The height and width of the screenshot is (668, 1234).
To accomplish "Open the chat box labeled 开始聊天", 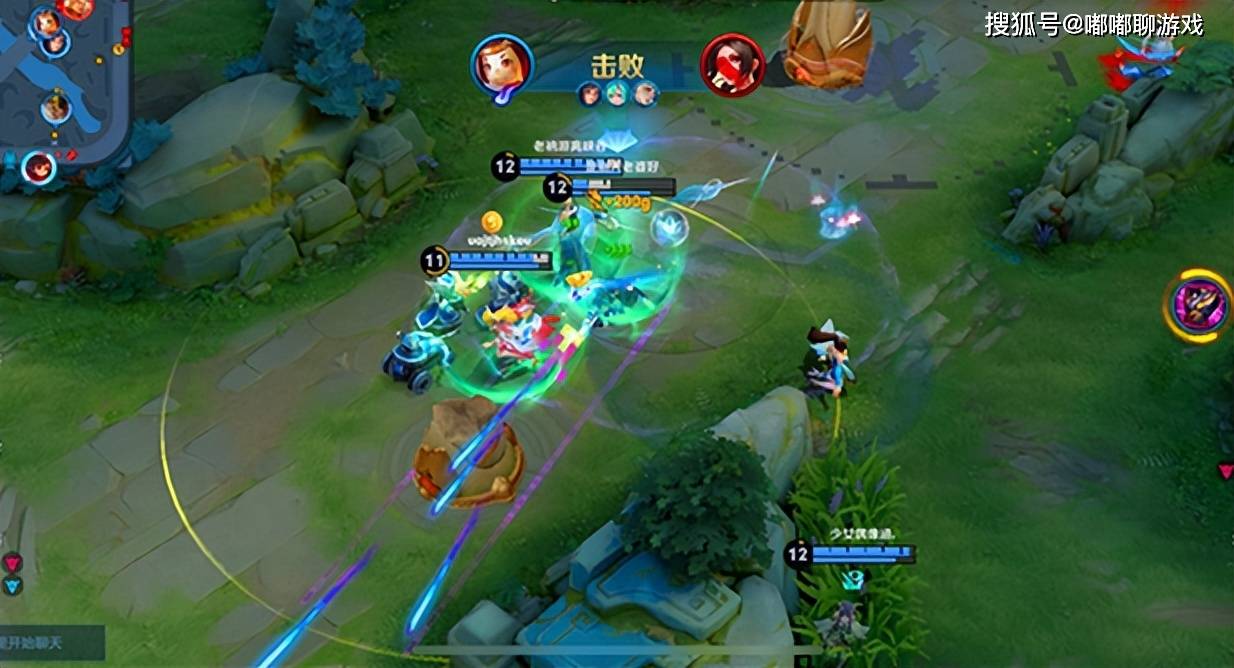I will coord(50,642).
